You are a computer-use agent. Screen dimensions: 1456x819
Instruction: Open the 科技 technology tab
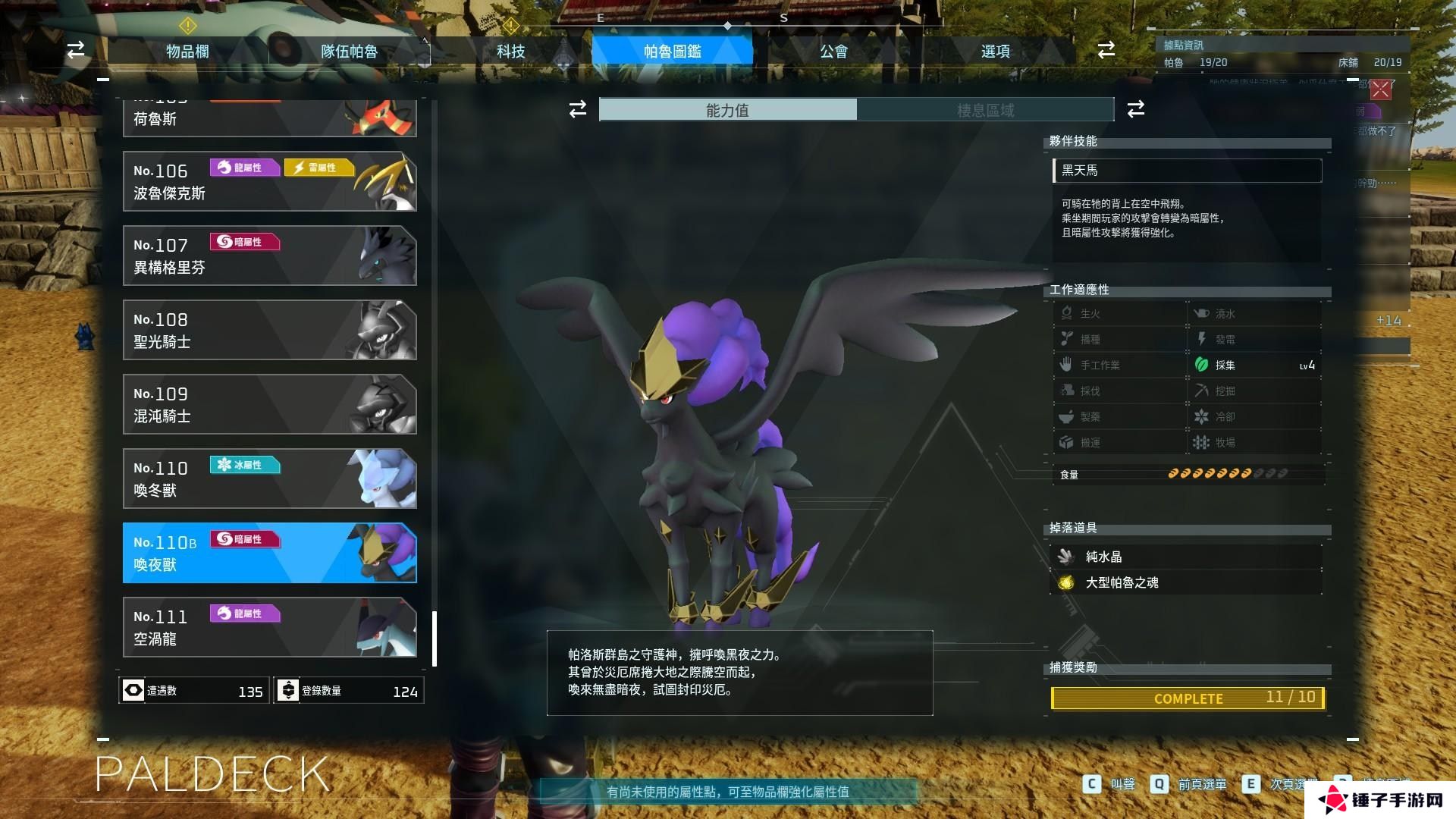[x=510, y=51]
